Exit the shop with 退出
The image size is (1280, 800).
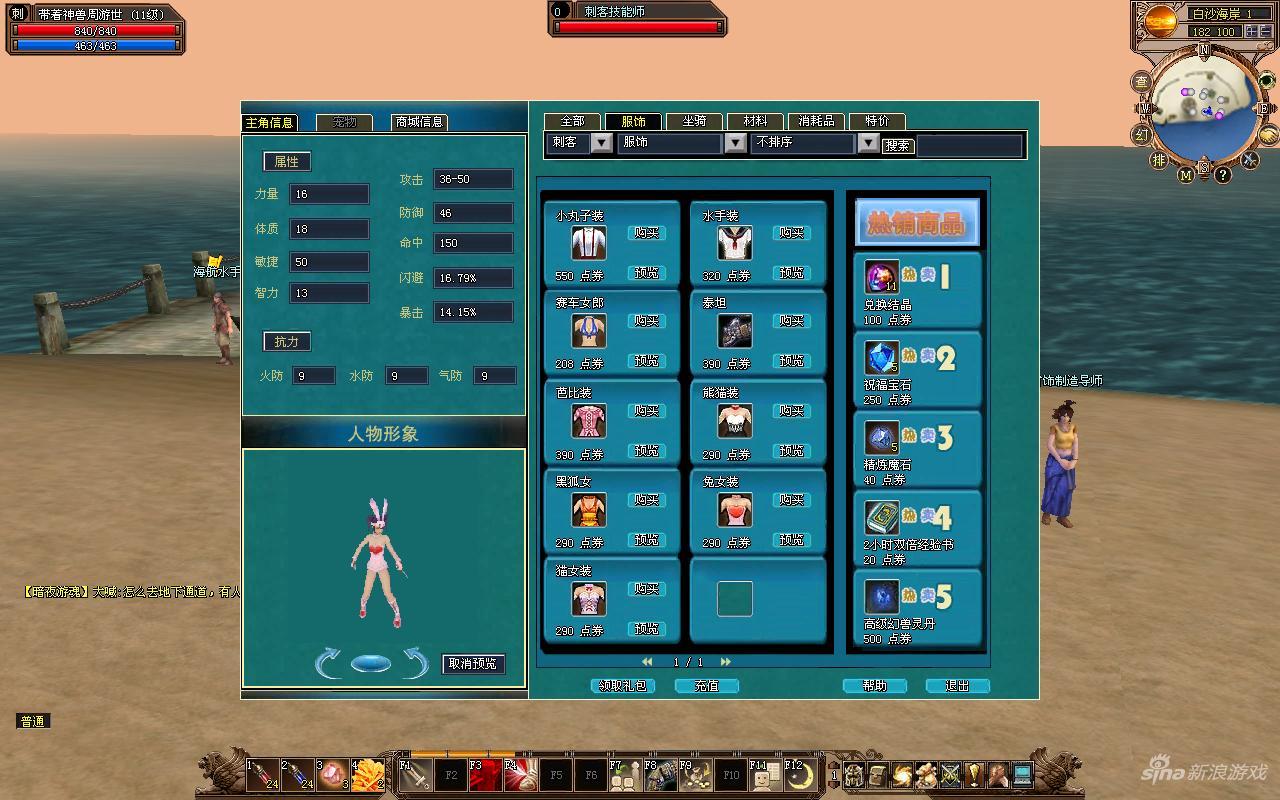point(957,686)
